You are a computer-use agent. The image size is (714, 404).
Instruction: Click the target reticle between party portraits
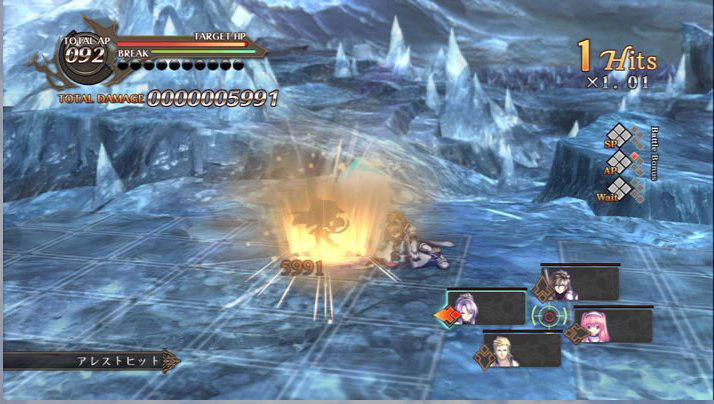pos(547,316)
